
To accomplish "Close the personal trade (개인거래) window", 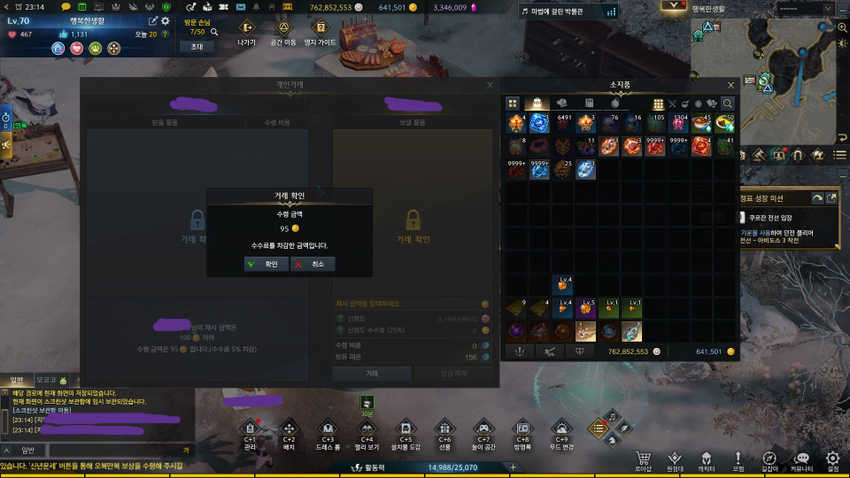I will point(490,86).
